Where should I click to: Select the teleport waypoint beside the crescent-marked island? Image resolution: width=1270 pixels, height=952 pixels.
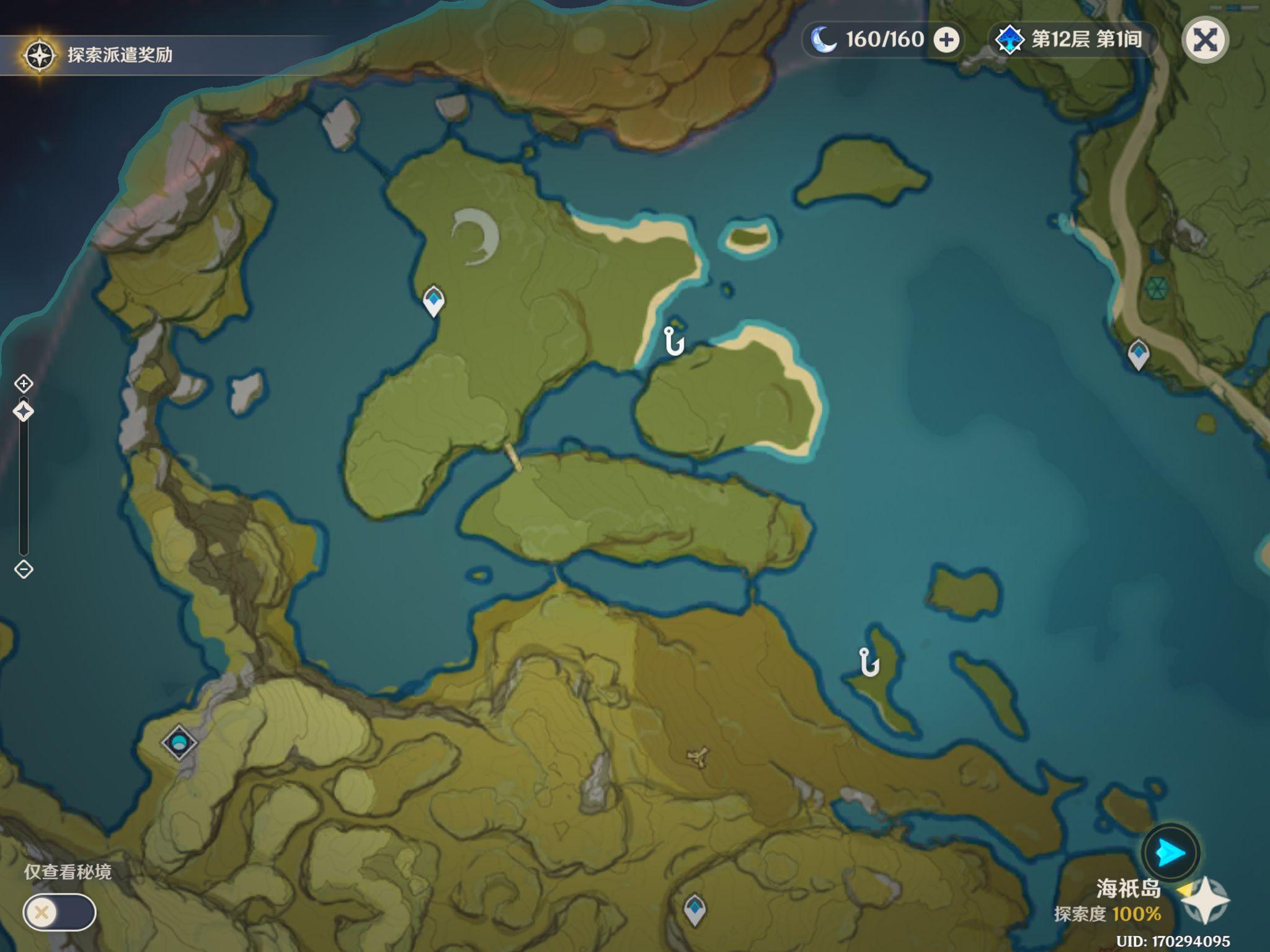click(433, 301)
